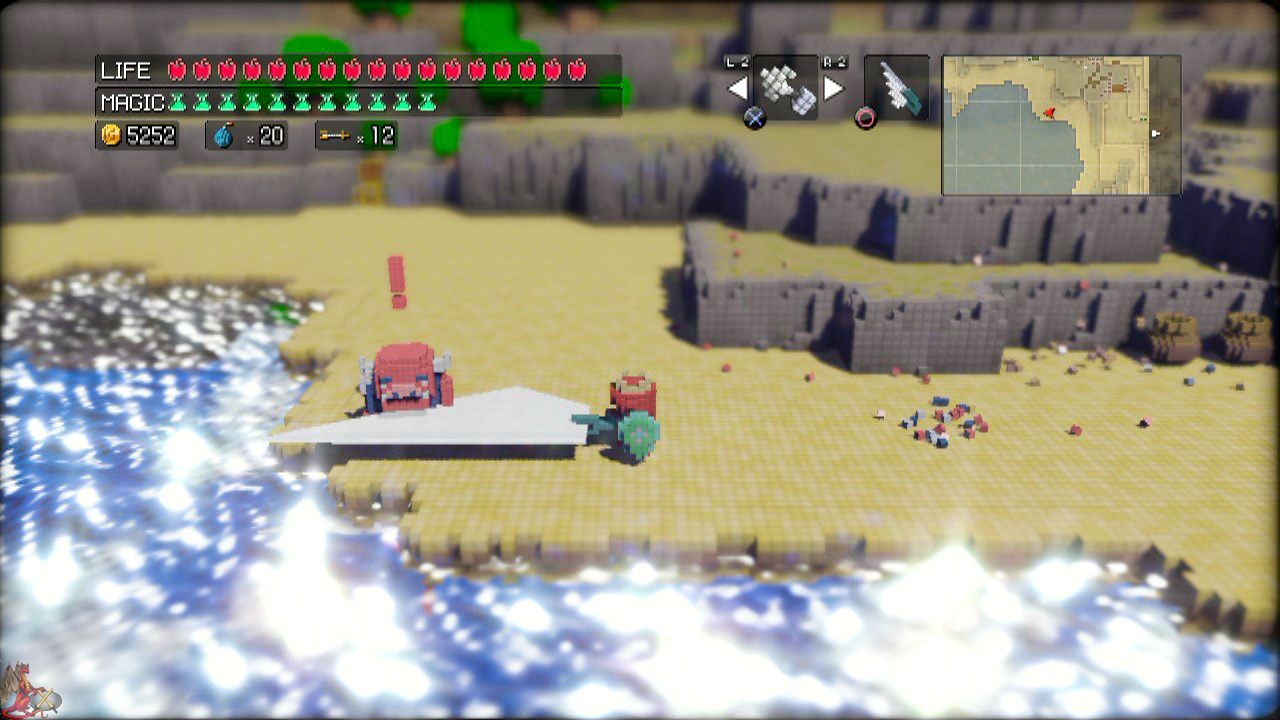Select the equipped sword slot
The width and height of the screenshot is (1280, 720).
[x=896, y=88]
